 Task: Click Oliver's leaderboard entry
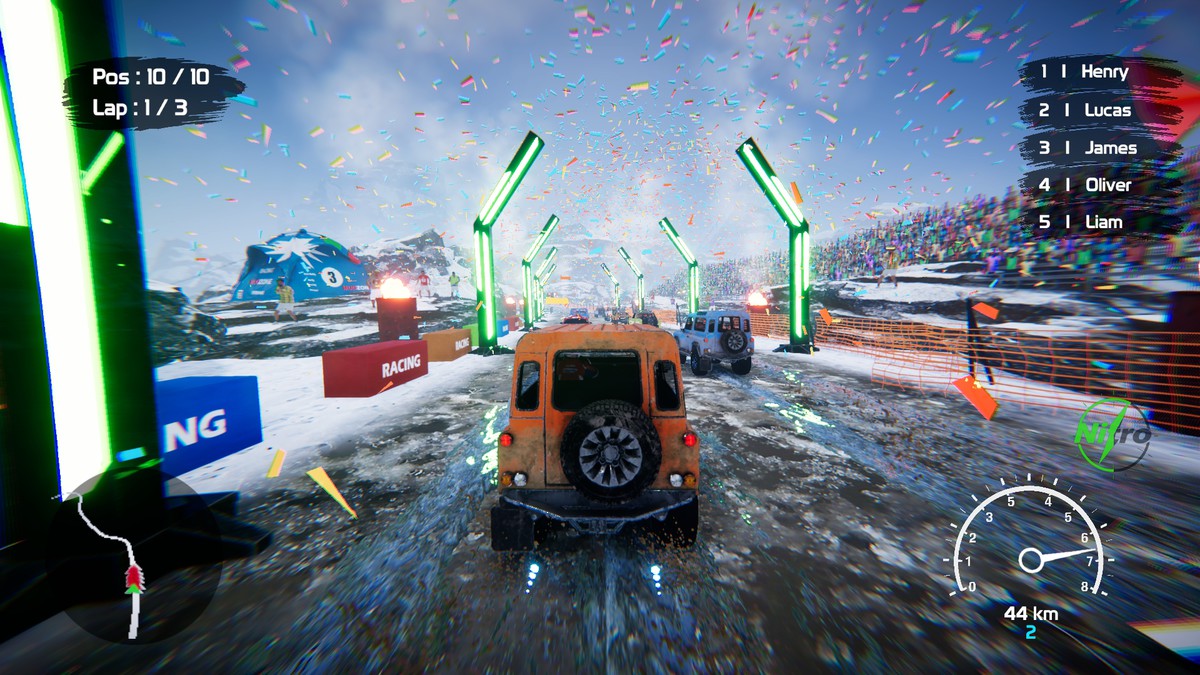tap(1085, 185)
